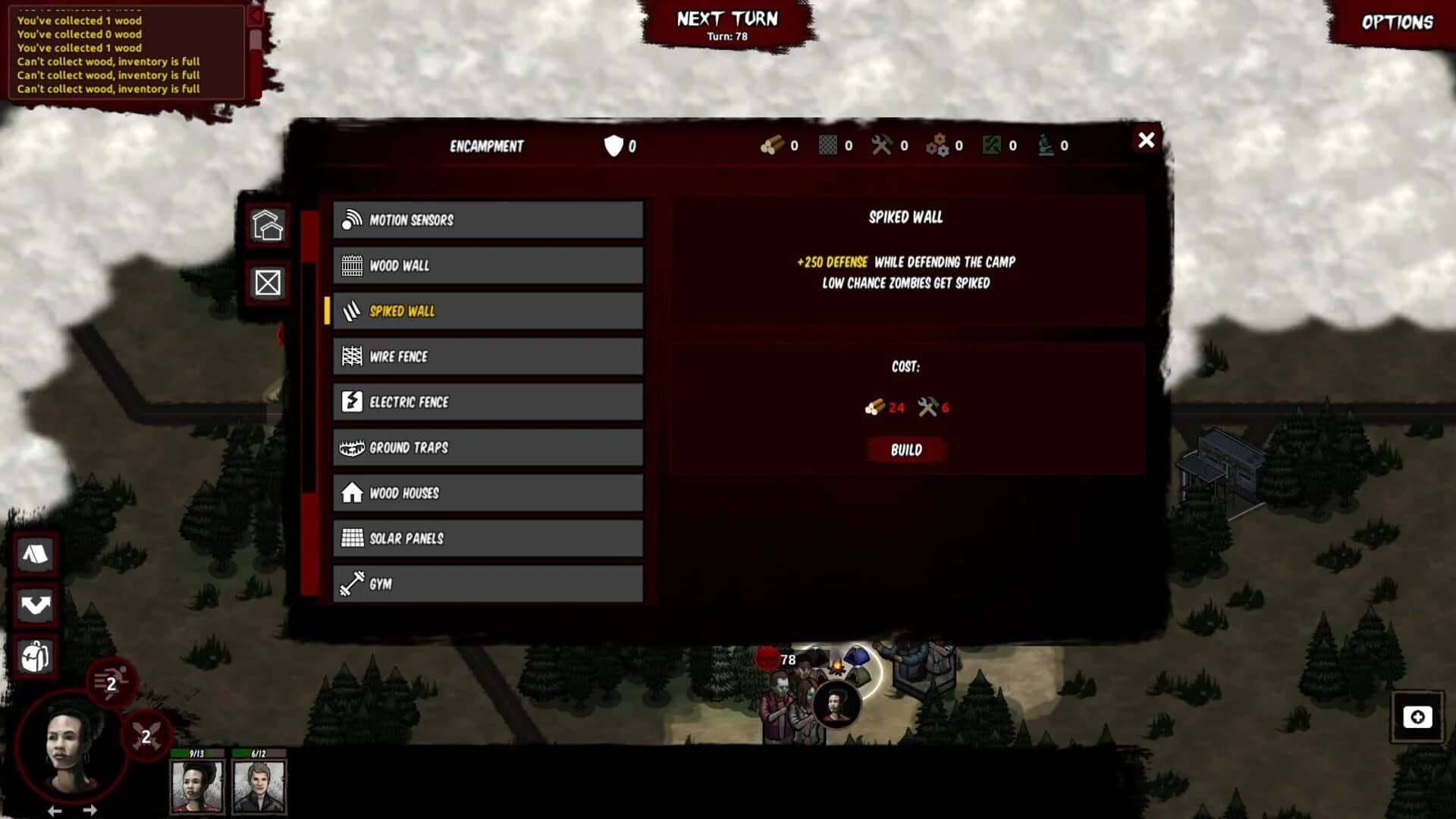Image resolution: width=1456 pixels, height=819 pixels.
Task: Select the Gym build option
Action: pos(488,584)
